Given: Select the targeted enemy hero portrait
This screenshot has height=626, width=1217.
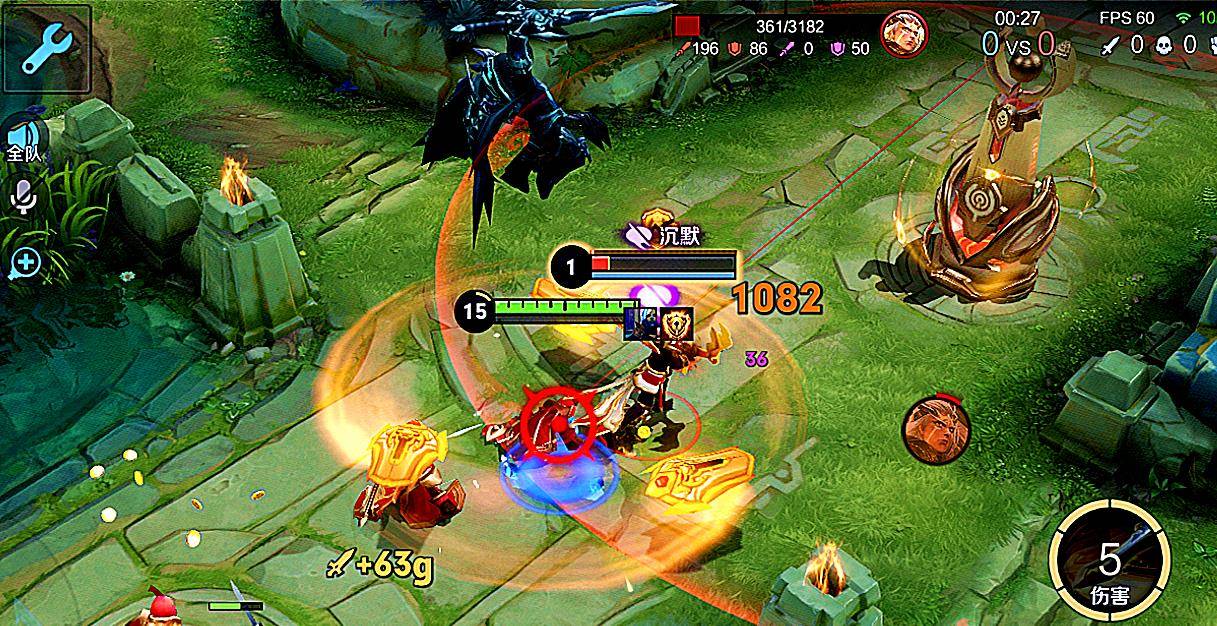Looking at the screenshot, I should tap(903, 34).
